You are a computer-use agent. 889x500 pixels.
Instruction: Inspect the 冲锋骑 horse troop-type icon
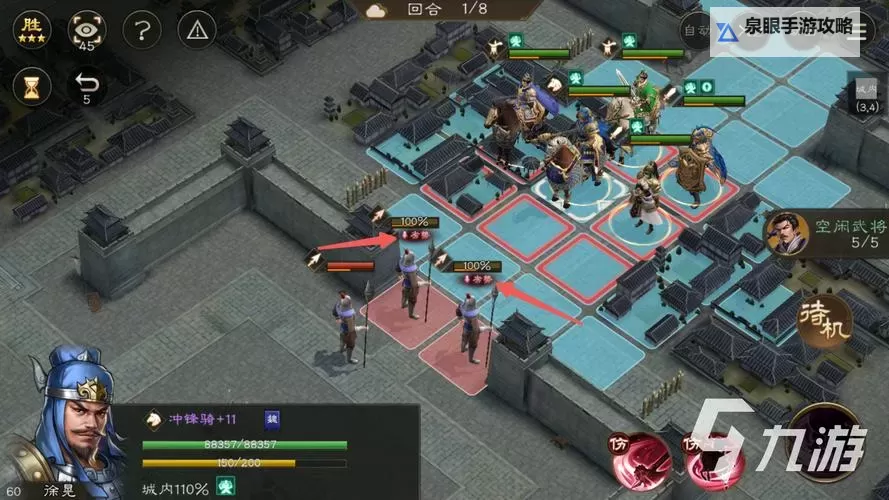(154, 420)
